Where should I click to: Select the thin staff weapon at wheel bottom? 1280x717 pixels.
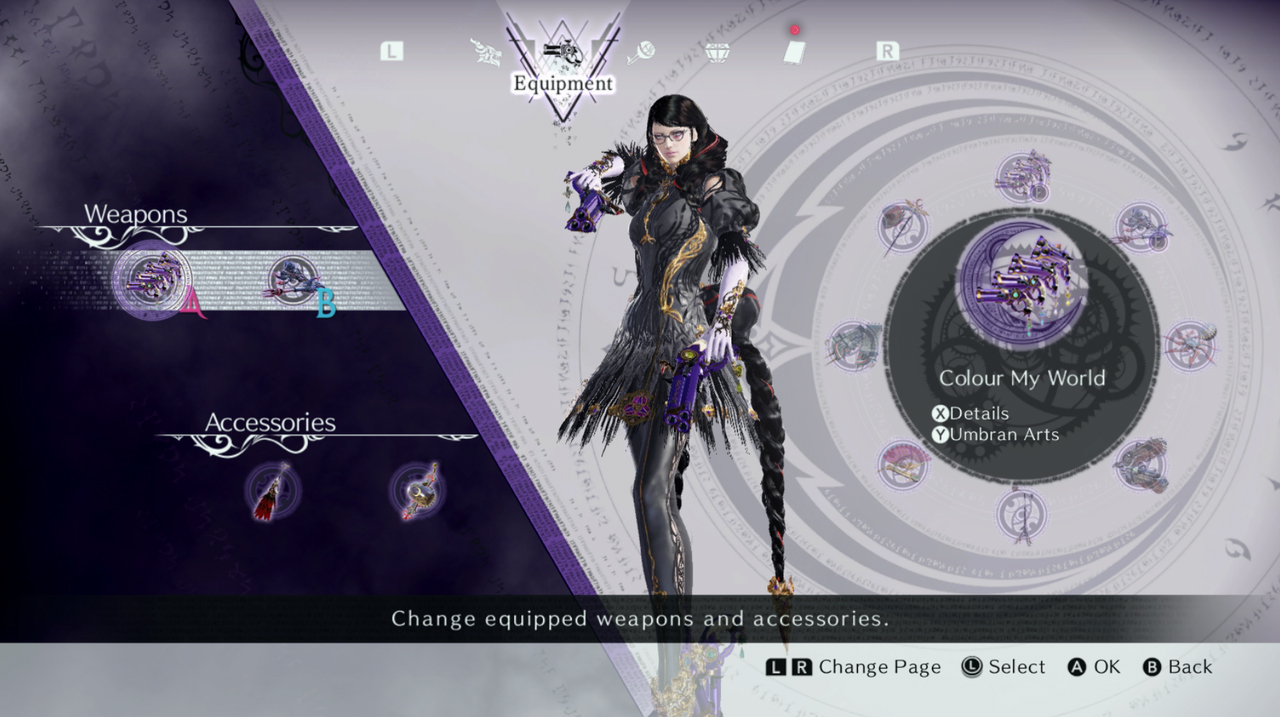click(1022, 513)
